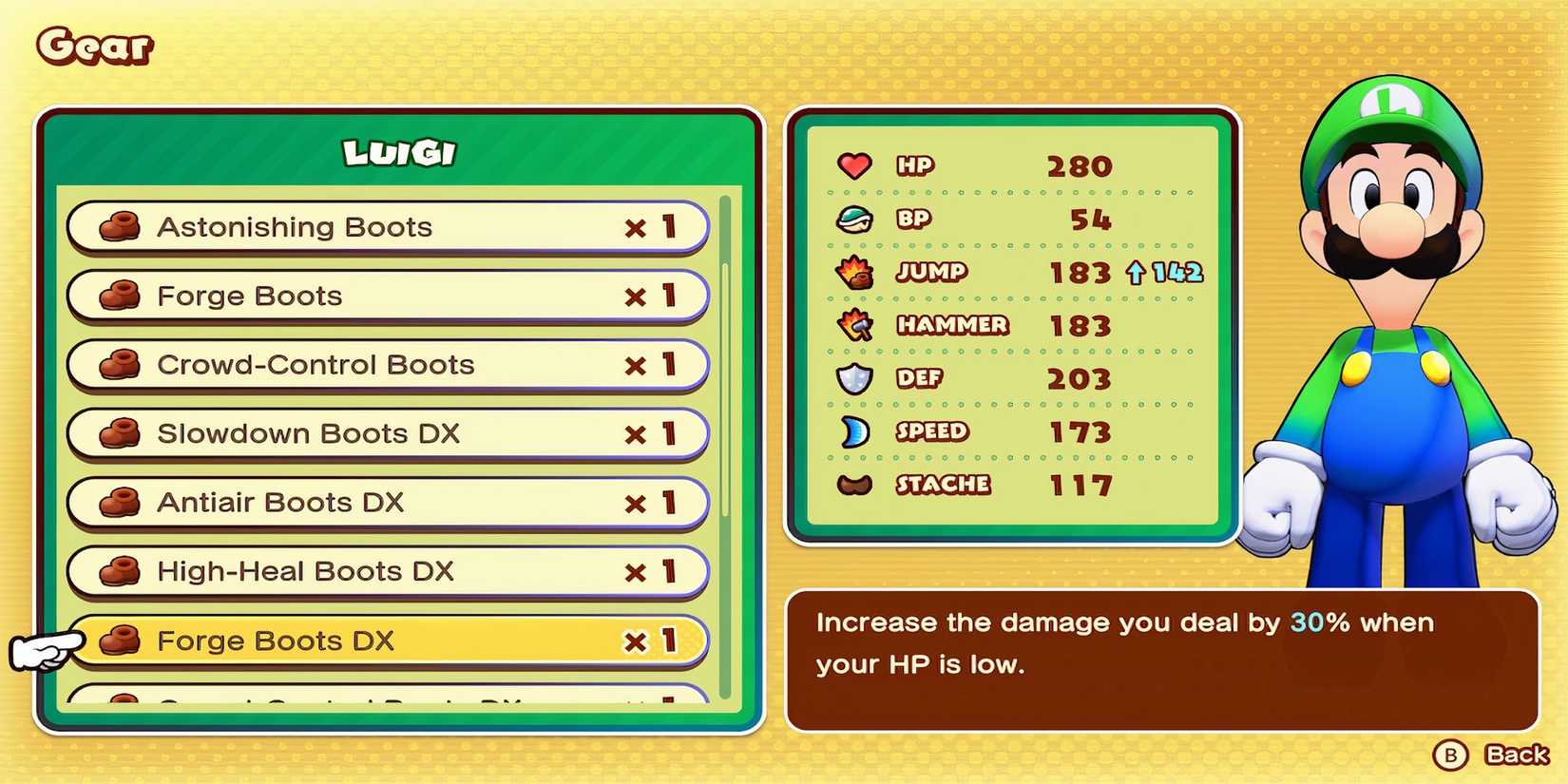Click the HP heart icon
The height and width of the screenshot is (784, 1568).
point(854,165)
